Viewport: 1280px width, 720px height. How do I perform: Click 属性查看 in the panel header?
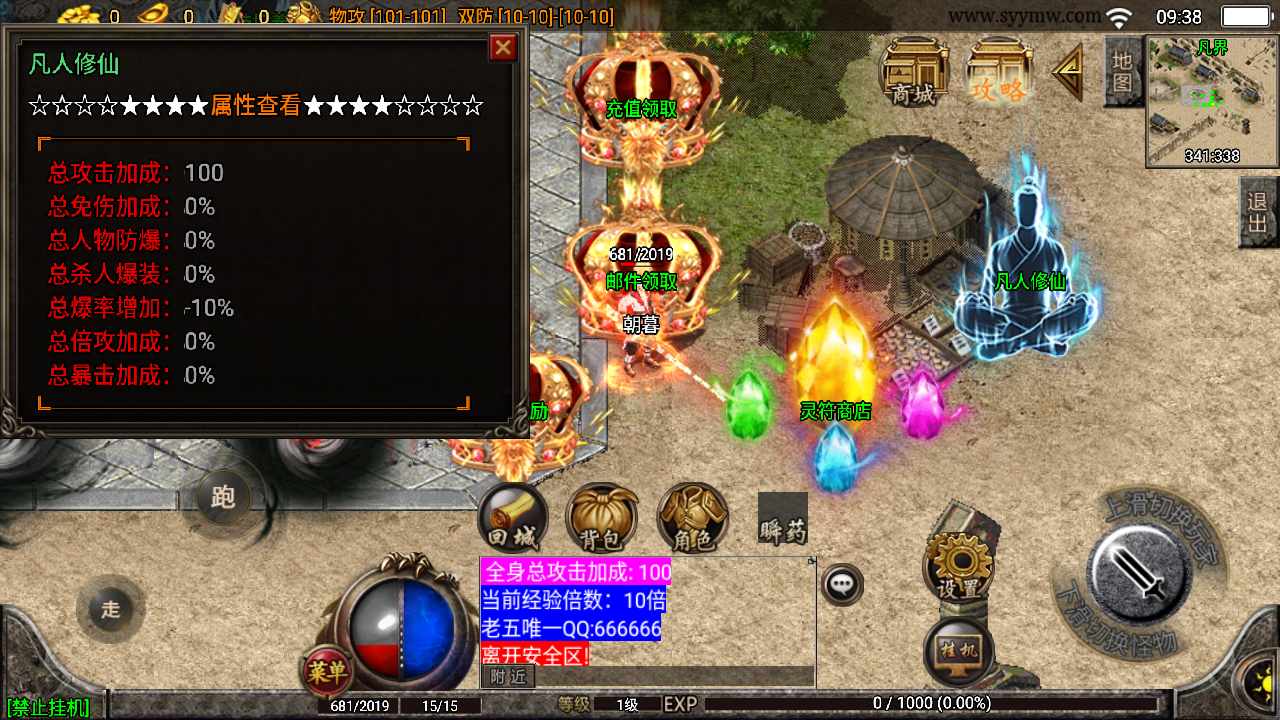[x=255, y=106]
